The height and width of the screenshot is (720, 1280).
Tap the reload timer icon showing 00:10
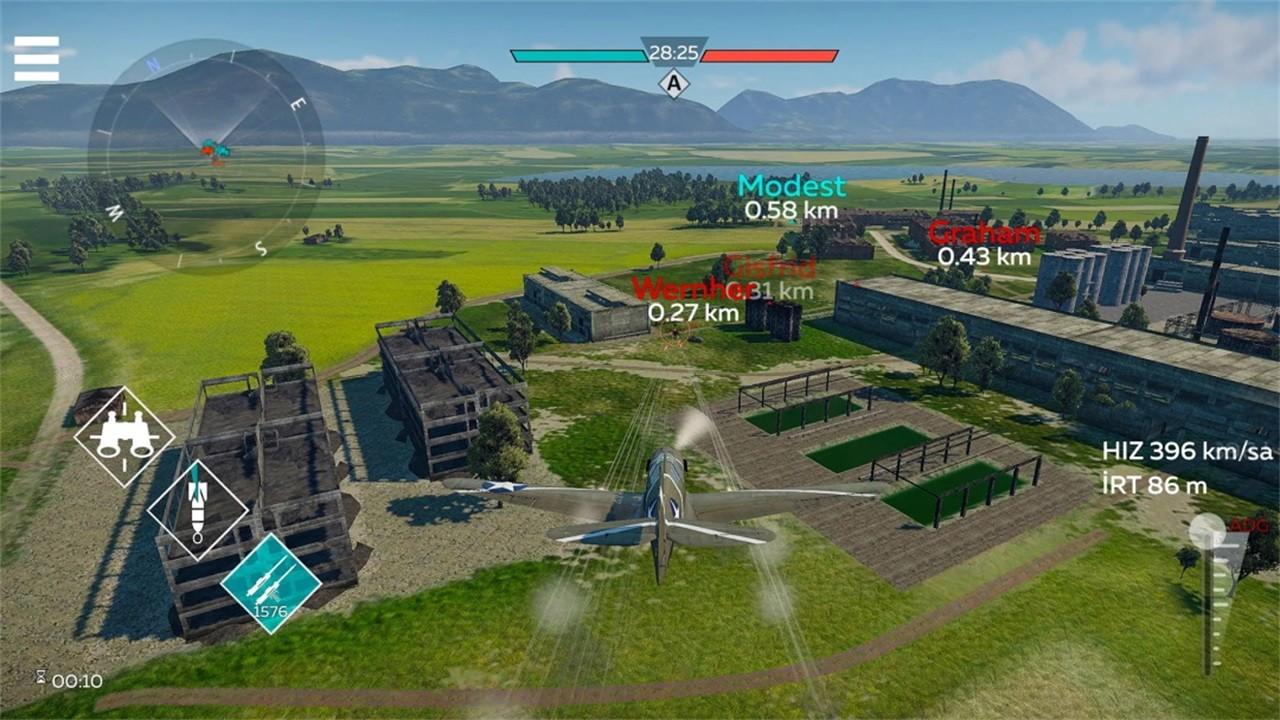56,679
